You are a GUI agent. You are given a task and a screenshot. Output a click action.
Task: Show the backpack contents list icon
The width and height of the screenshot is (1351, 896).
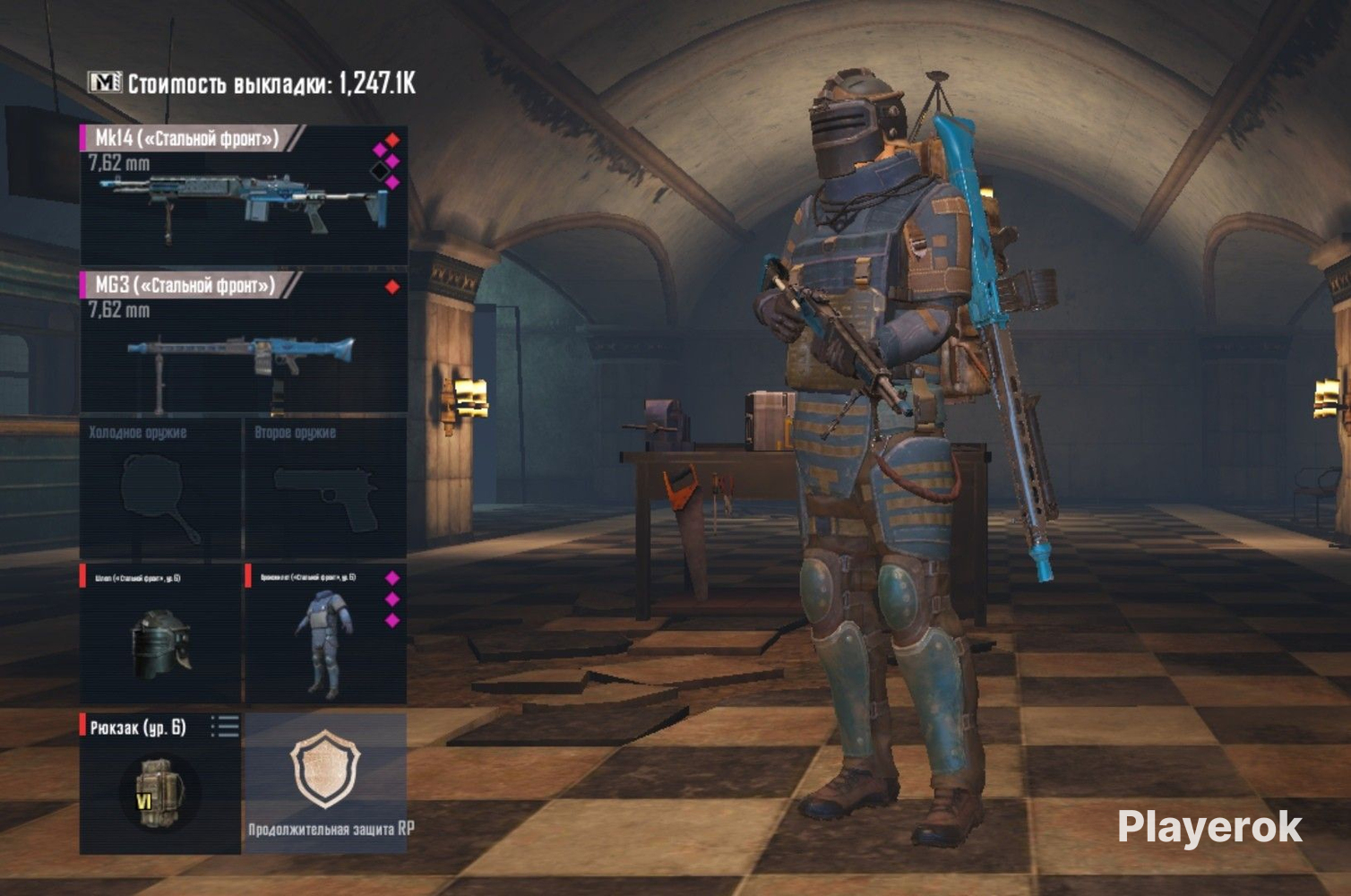(225, 727)
